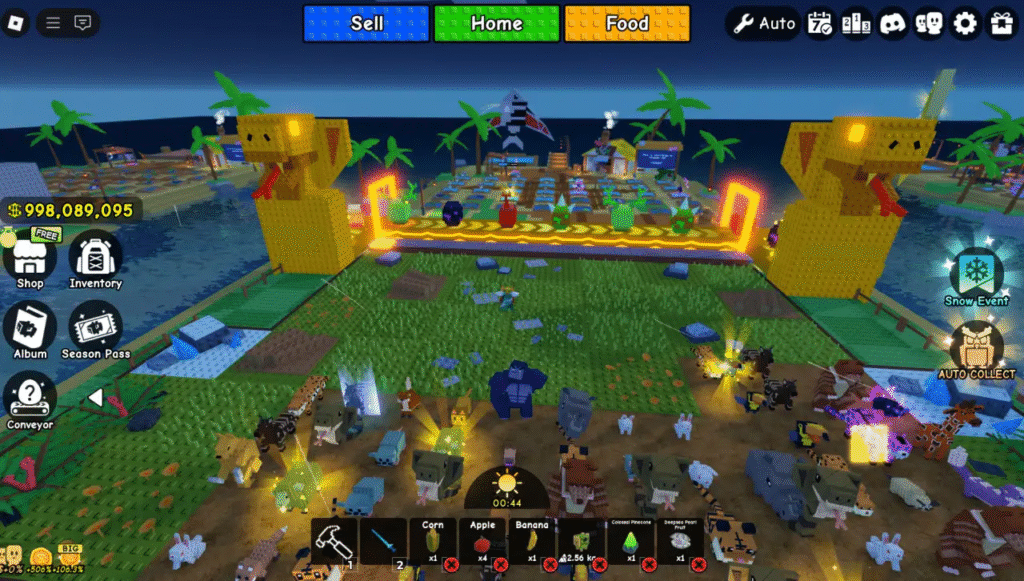Open the gift box rewards icon
The image size is (1024, 581).
click(1001, 23)
